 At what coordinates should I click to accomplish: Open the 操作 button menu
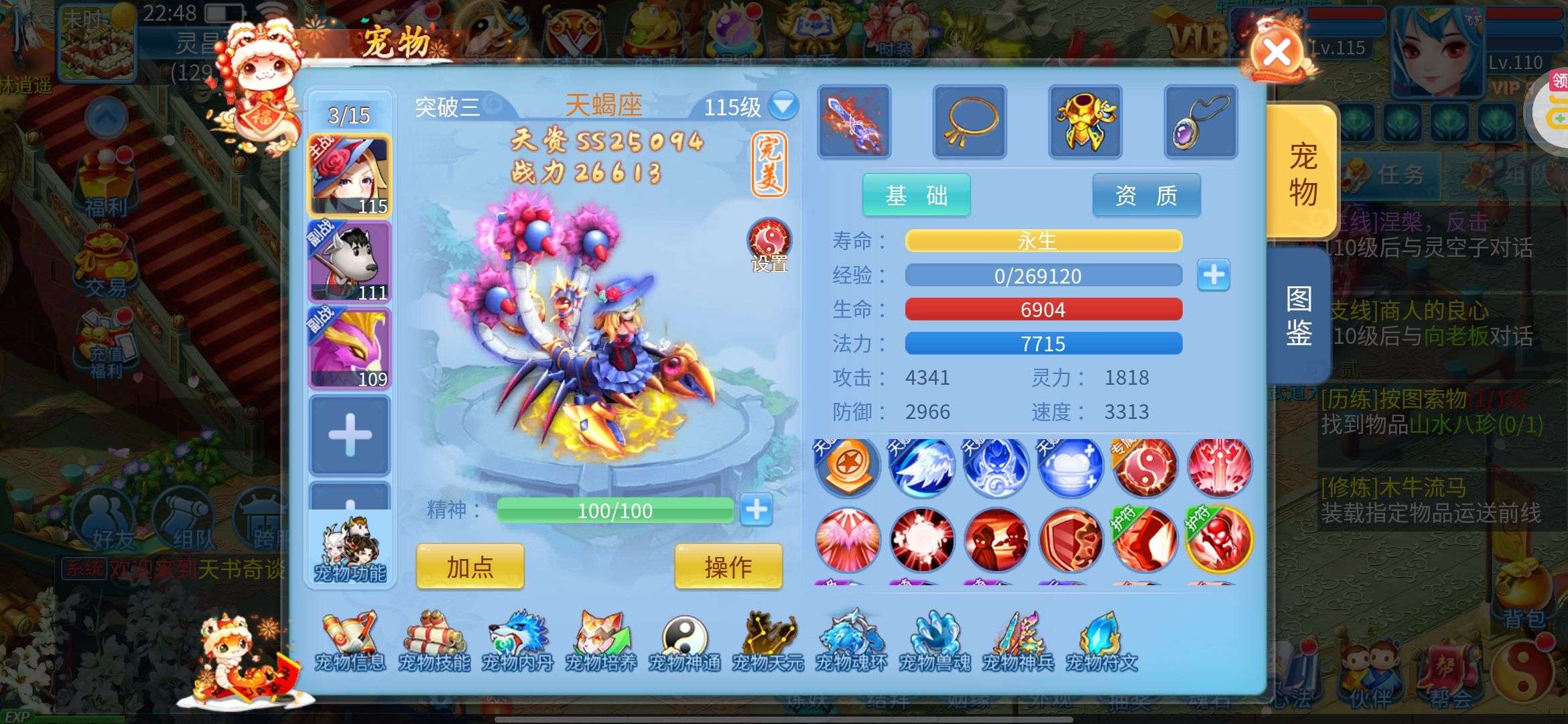tap(728, 567)
